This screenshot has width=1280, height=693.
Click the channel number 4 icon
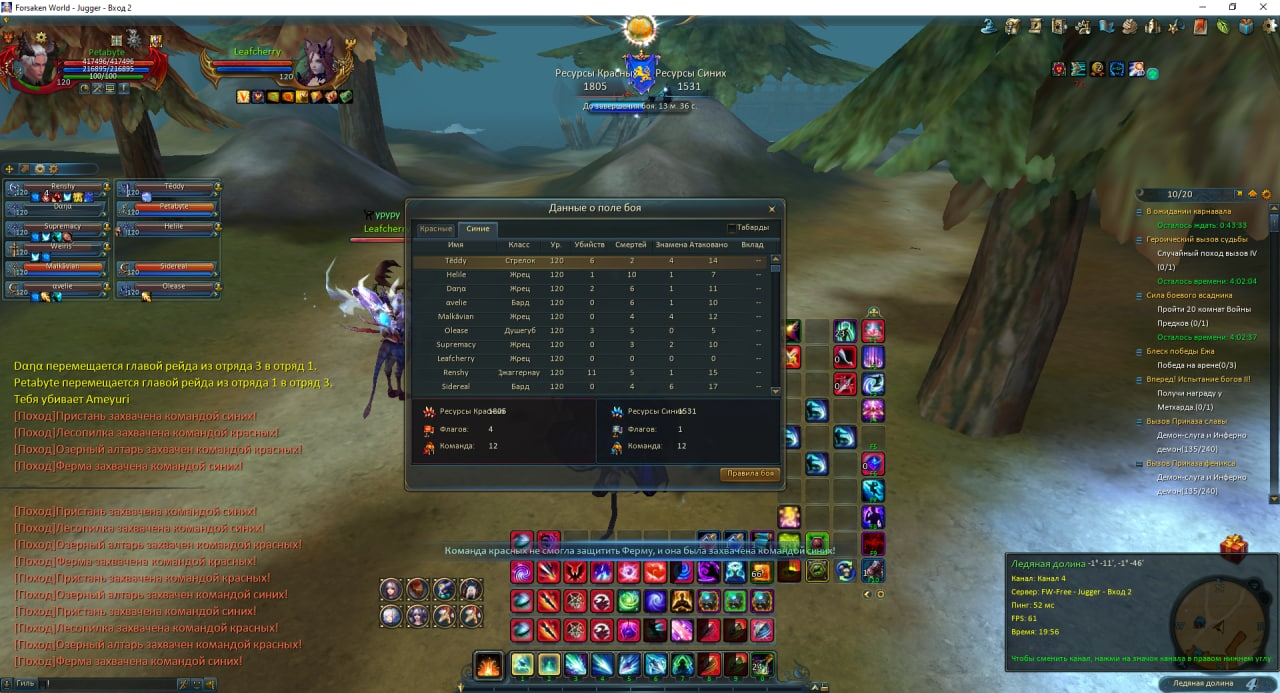[x=1251, y=684]
